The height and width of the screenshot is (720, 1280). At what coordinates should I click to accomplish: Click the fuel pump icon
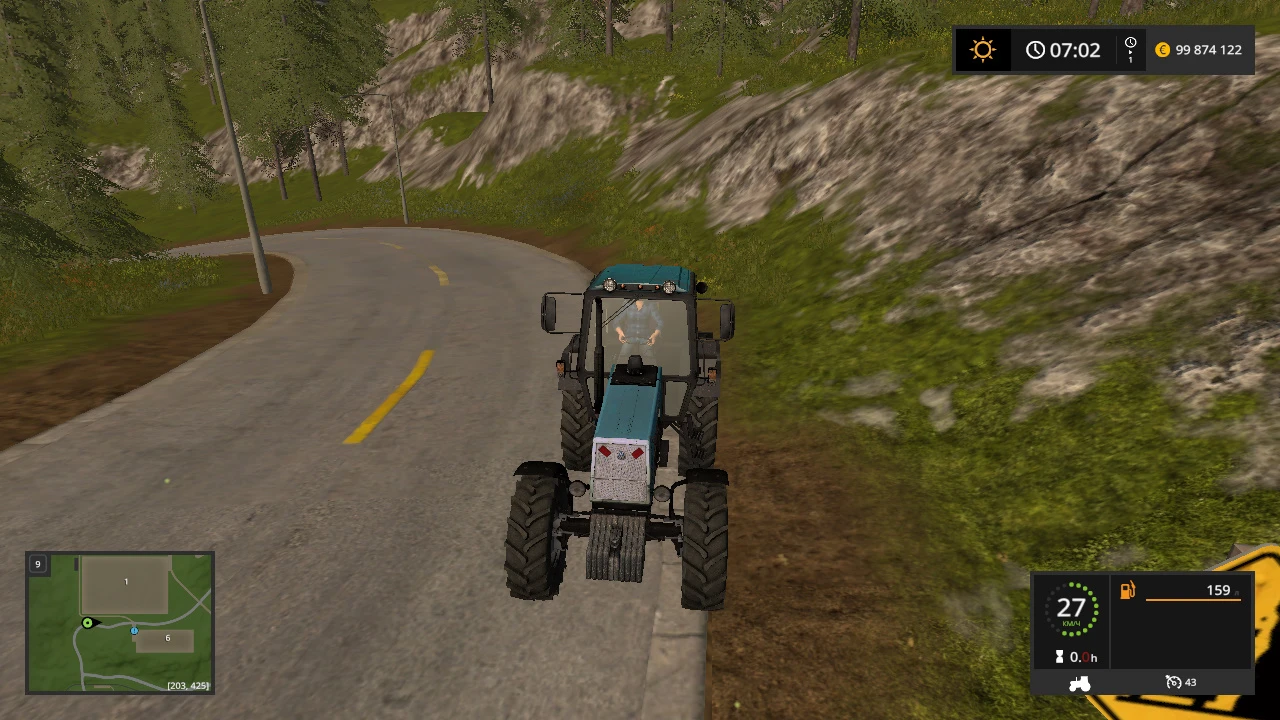coord(1127,590)
